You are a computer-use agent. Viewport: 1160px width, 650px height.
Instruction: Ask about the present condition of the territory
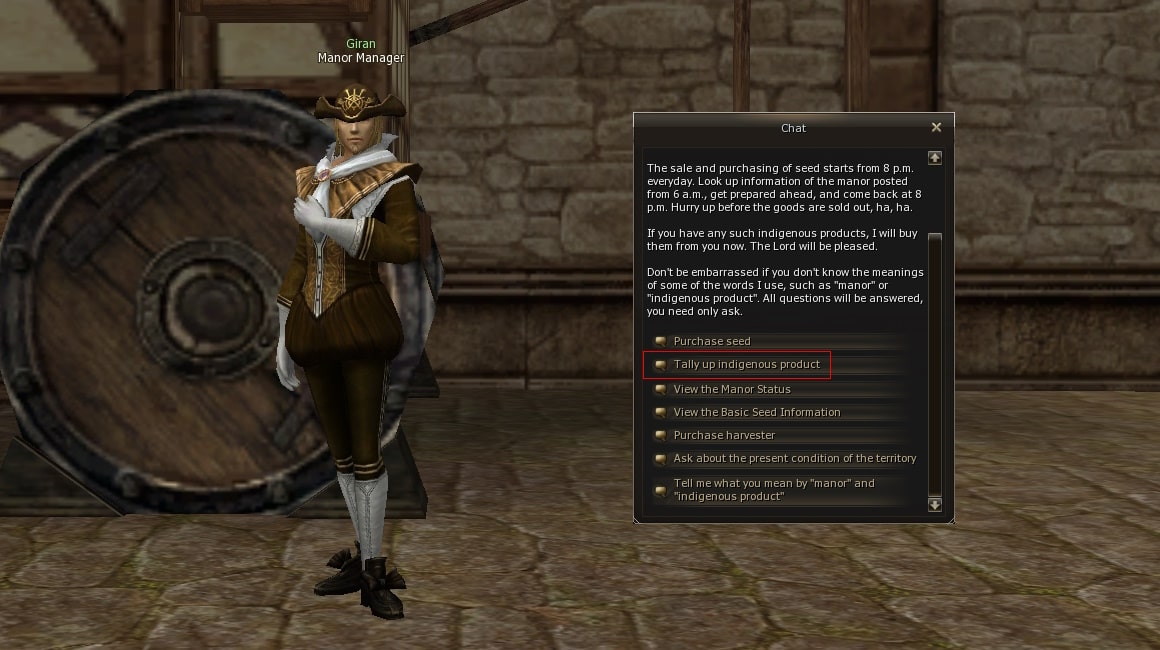(x=794, y=458)
